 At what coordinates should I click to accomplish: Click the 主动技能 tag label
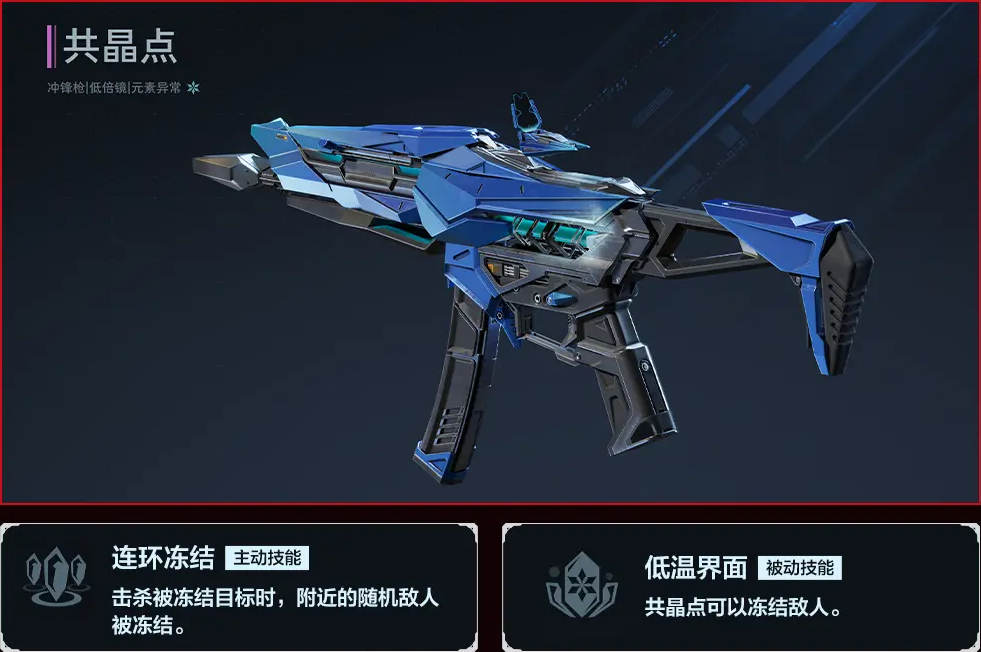[267, 557]
